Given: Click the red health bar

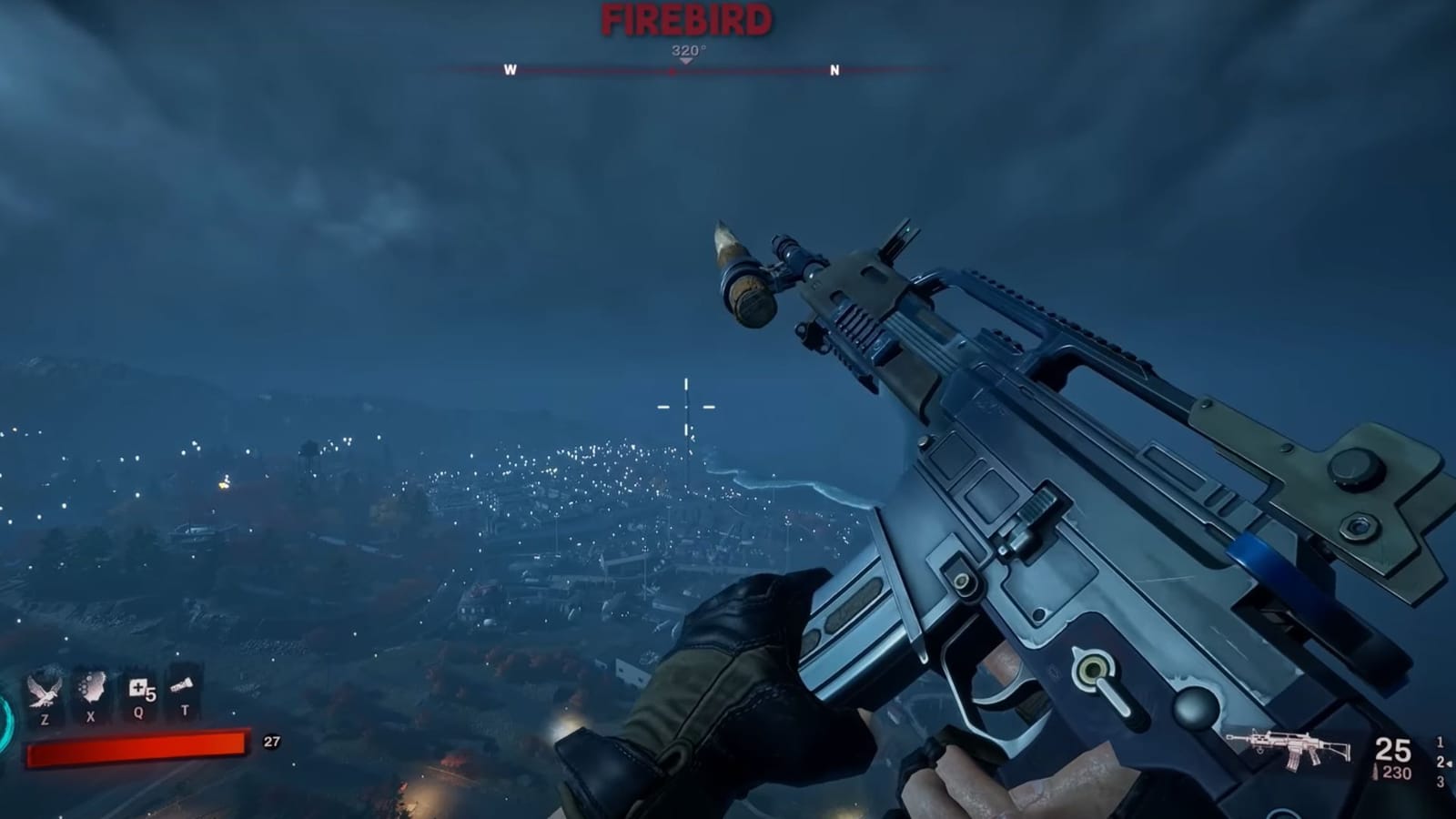Looking at the screenshot, I should point(136,746).
